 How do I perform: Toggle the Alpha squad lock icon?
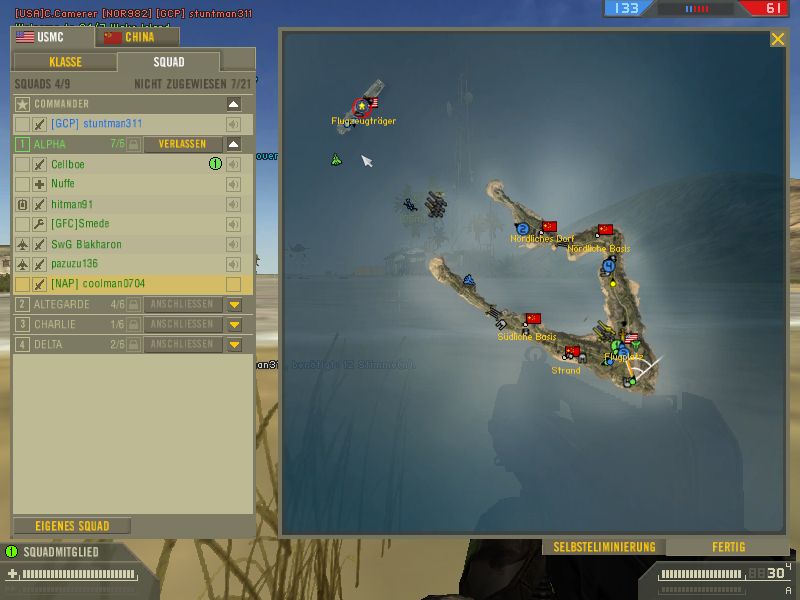tap(134, 144)
